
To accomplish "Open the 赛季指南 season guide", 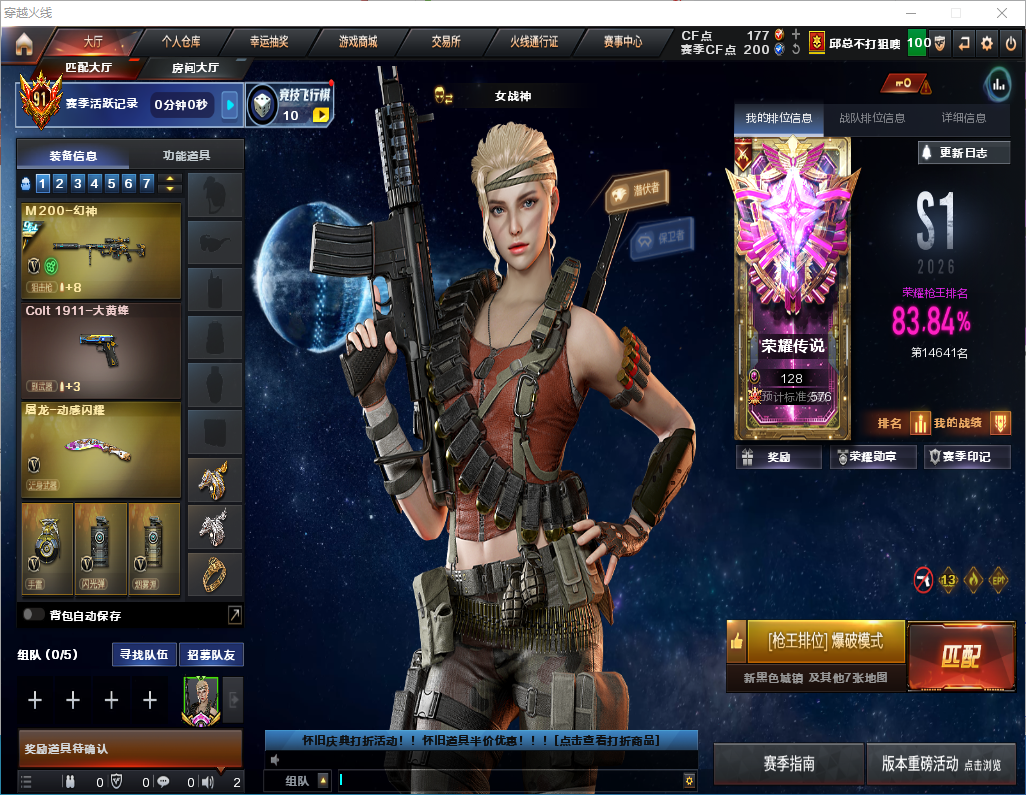I will point(788,764).
